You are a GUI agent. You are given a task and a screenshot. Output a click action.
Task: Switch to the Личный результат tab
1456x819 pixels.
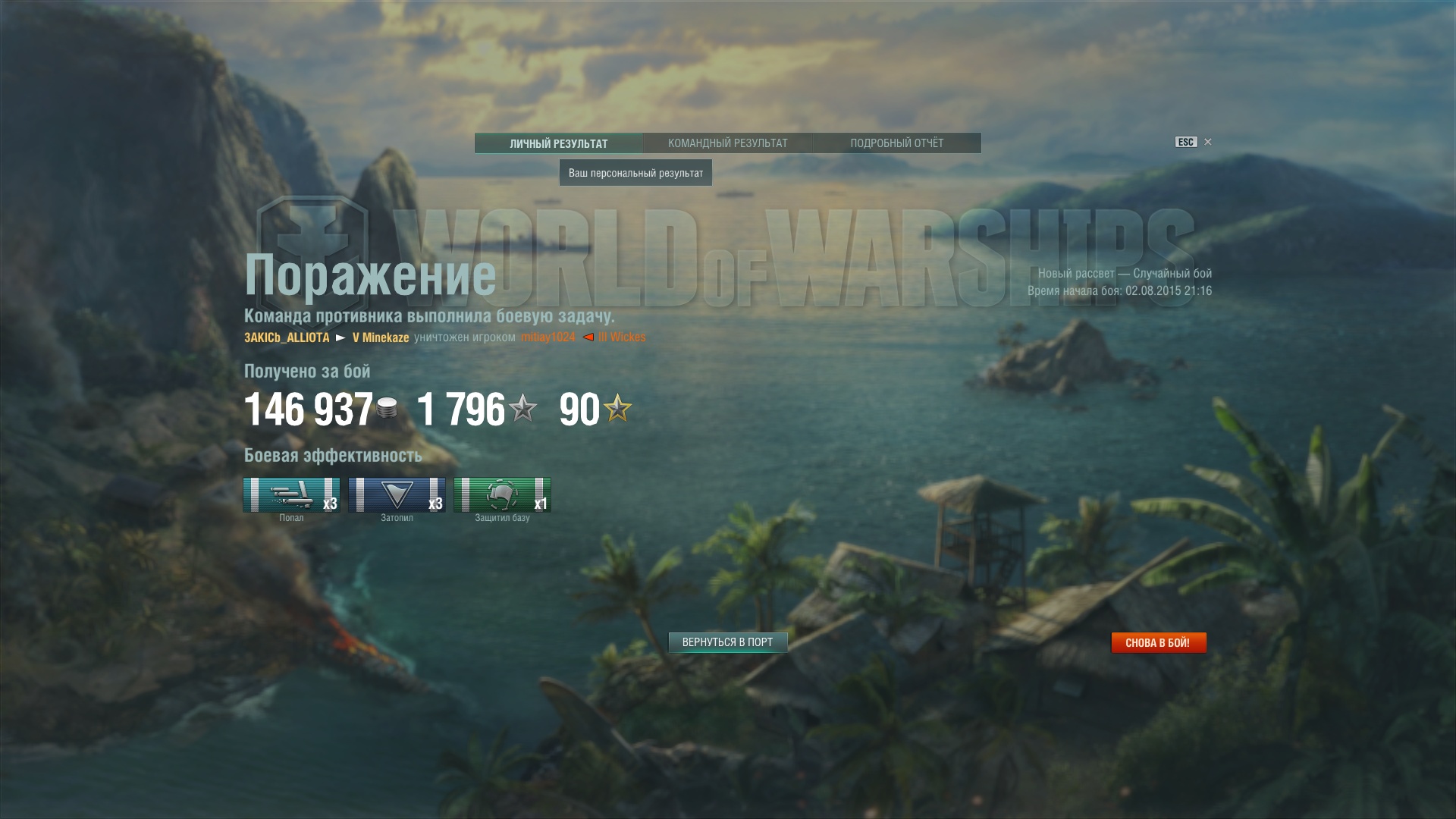559,143
